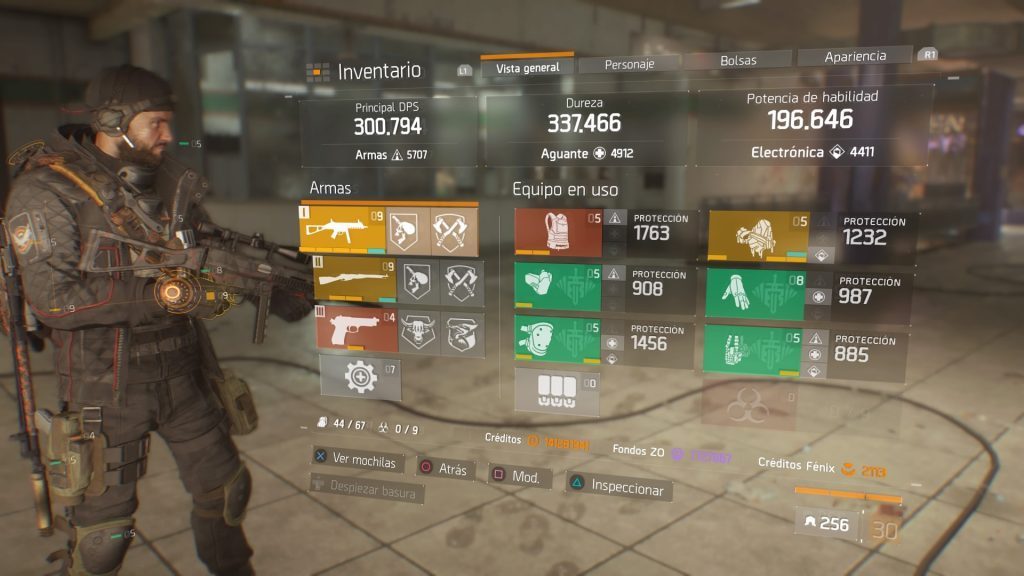Go back with the Atrás button
Screen dimensions: 1024x576
(x=444, y=468)
